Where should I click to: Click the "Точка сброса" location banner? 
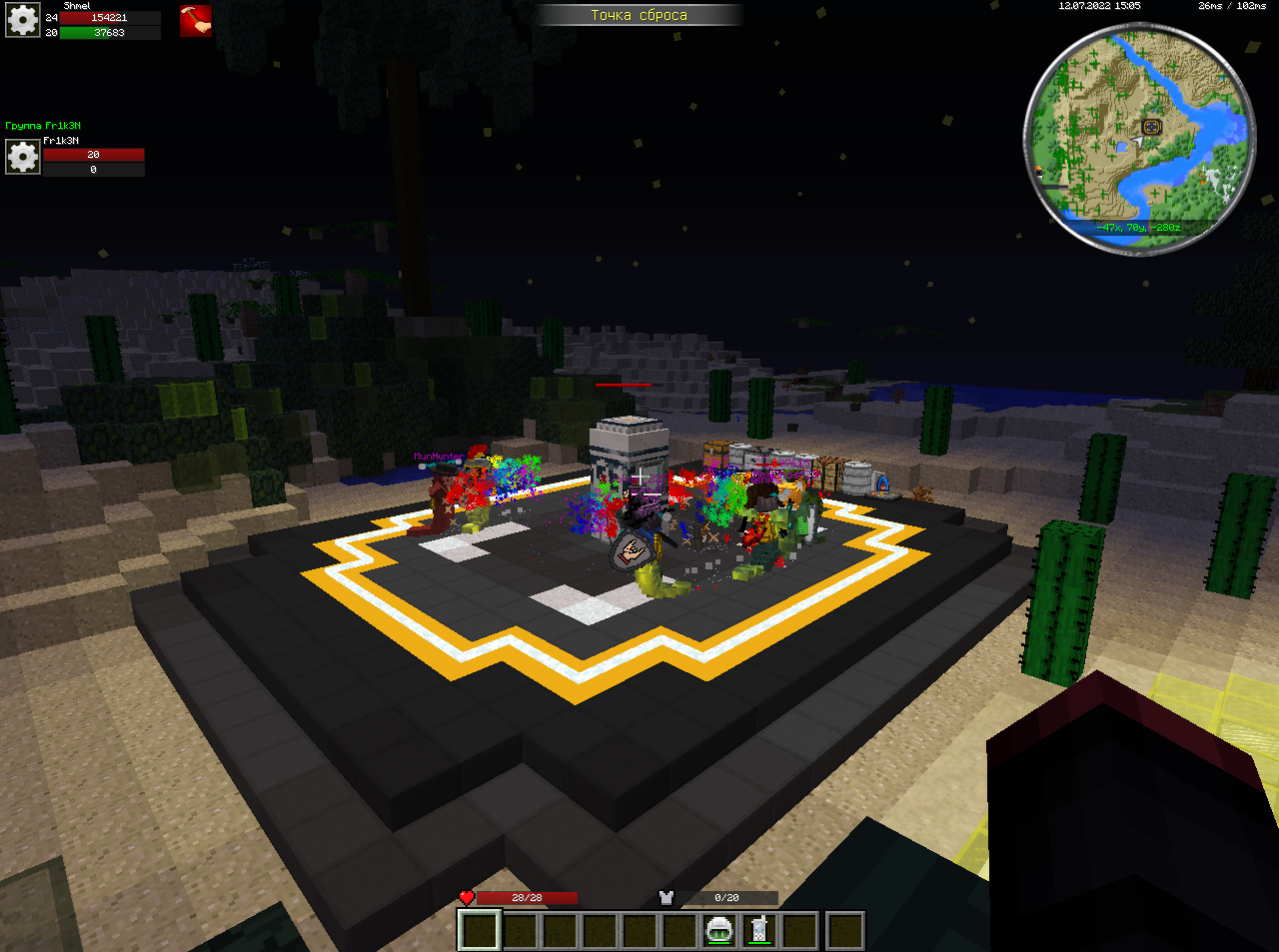[x=639, y=15]
